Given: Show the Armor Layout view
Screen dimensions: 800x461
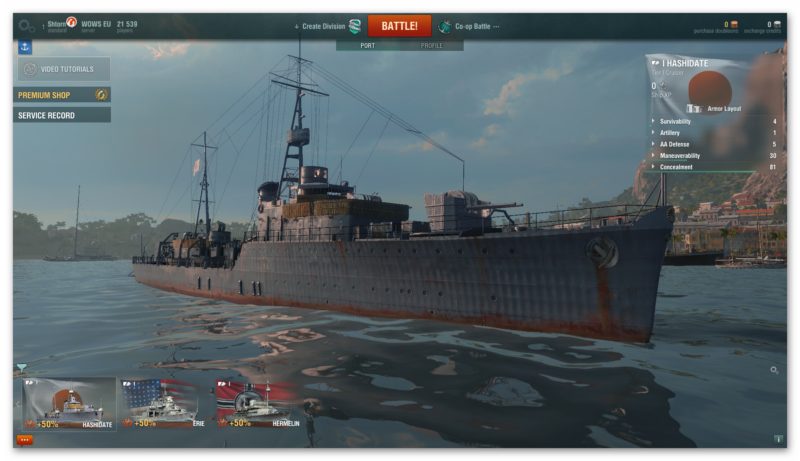Looking at the screenshot, I should 716,108.
